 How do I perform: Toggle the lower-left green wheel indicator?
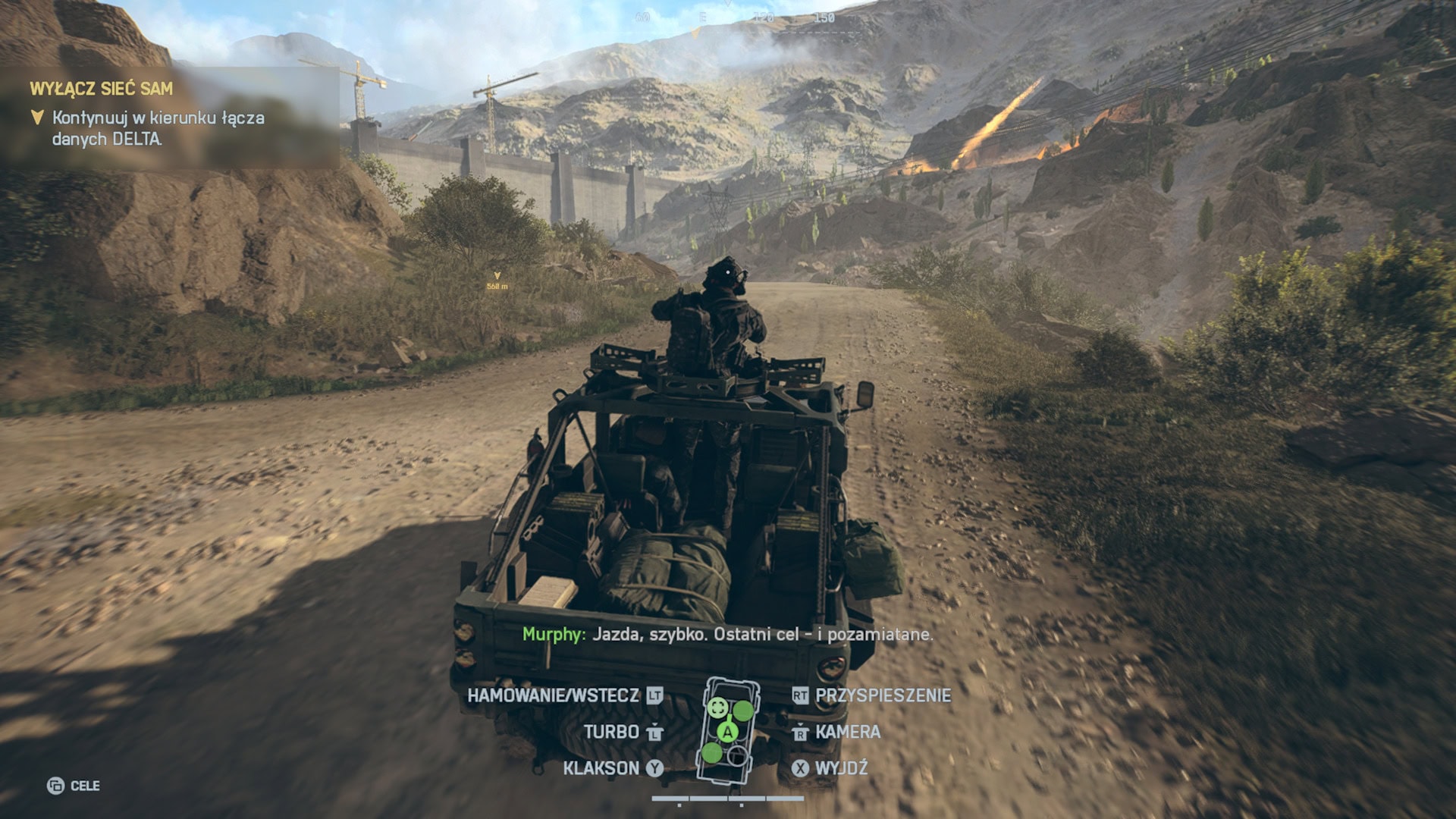(712, 753)
